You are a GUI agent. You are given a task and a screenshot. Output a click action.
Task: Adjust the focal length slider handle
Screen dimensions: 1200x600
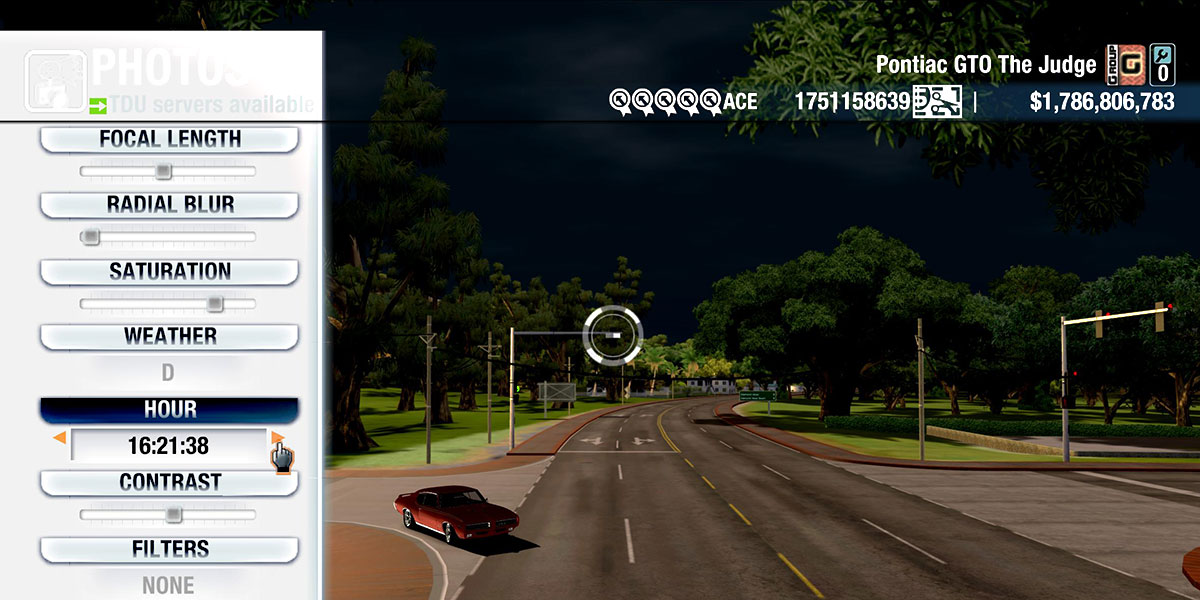pos(163,172)
